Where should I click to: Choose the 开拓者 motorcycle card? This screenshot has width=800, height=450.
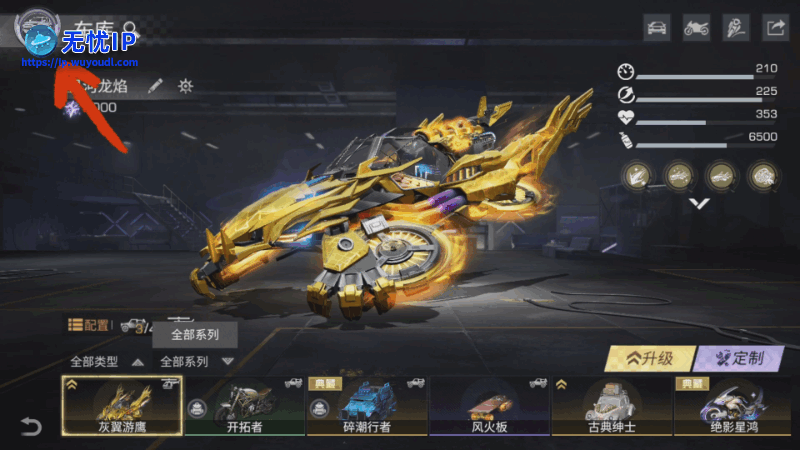pyautogui.click(x=244, y=406)
